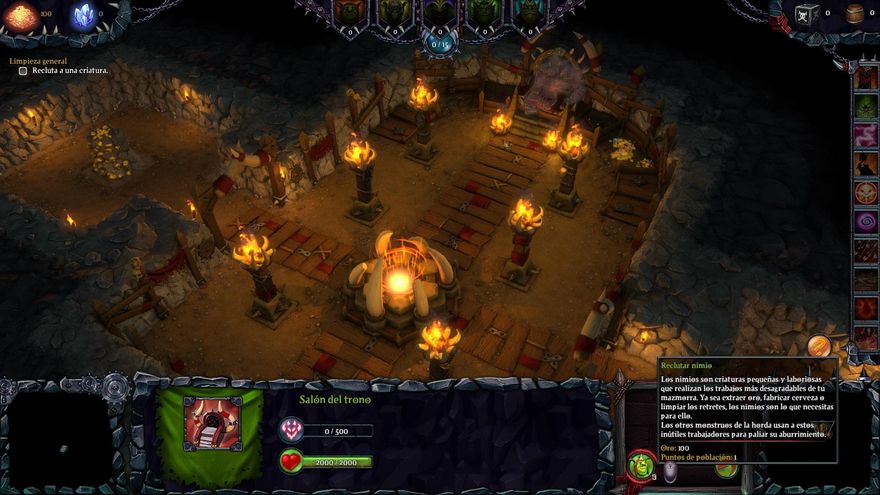Choose the cyan-framed creature portrait at top

point(531,12)
